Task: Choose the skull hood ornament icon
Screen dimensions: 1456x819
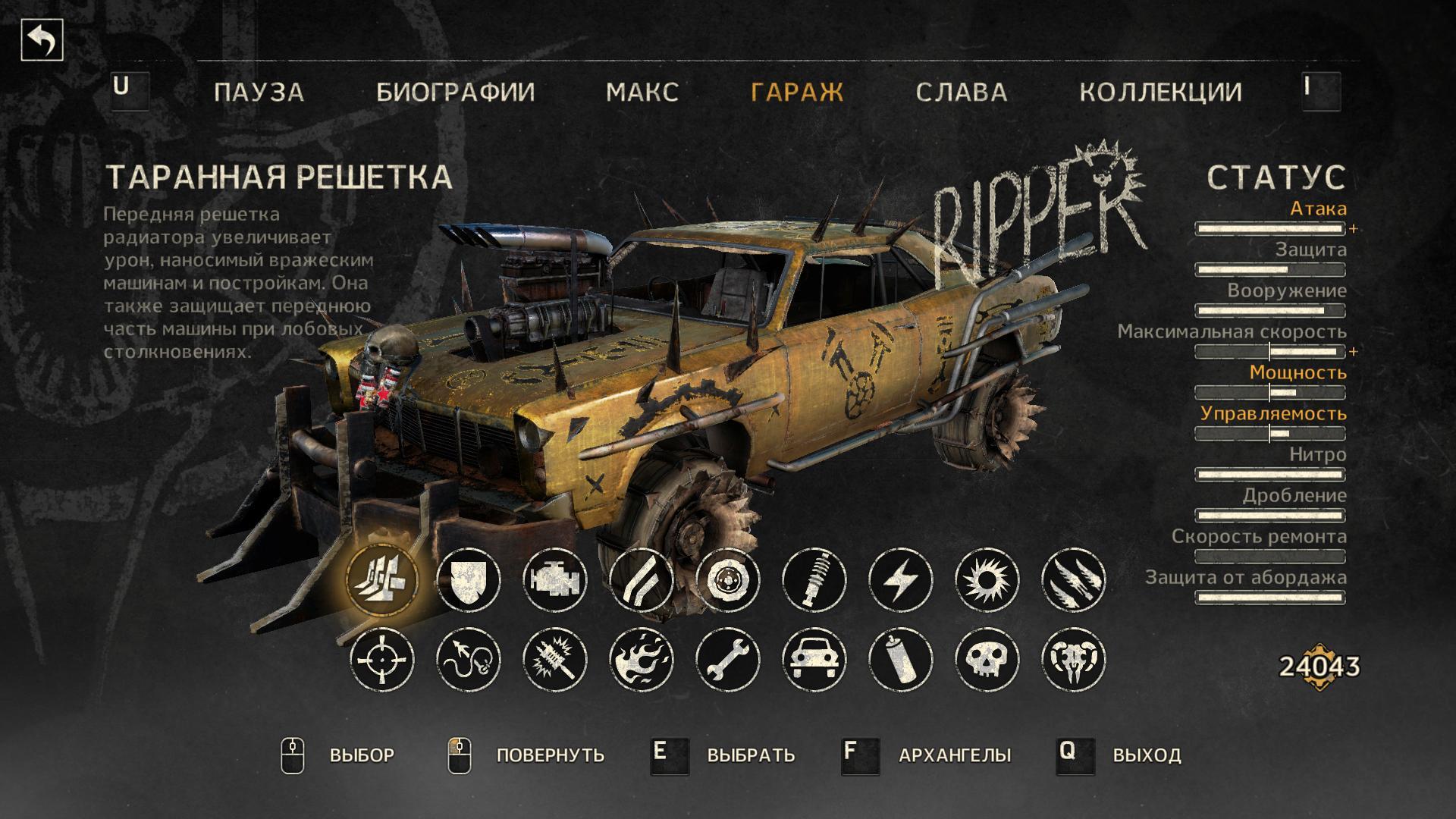Action: pos(987,659)
